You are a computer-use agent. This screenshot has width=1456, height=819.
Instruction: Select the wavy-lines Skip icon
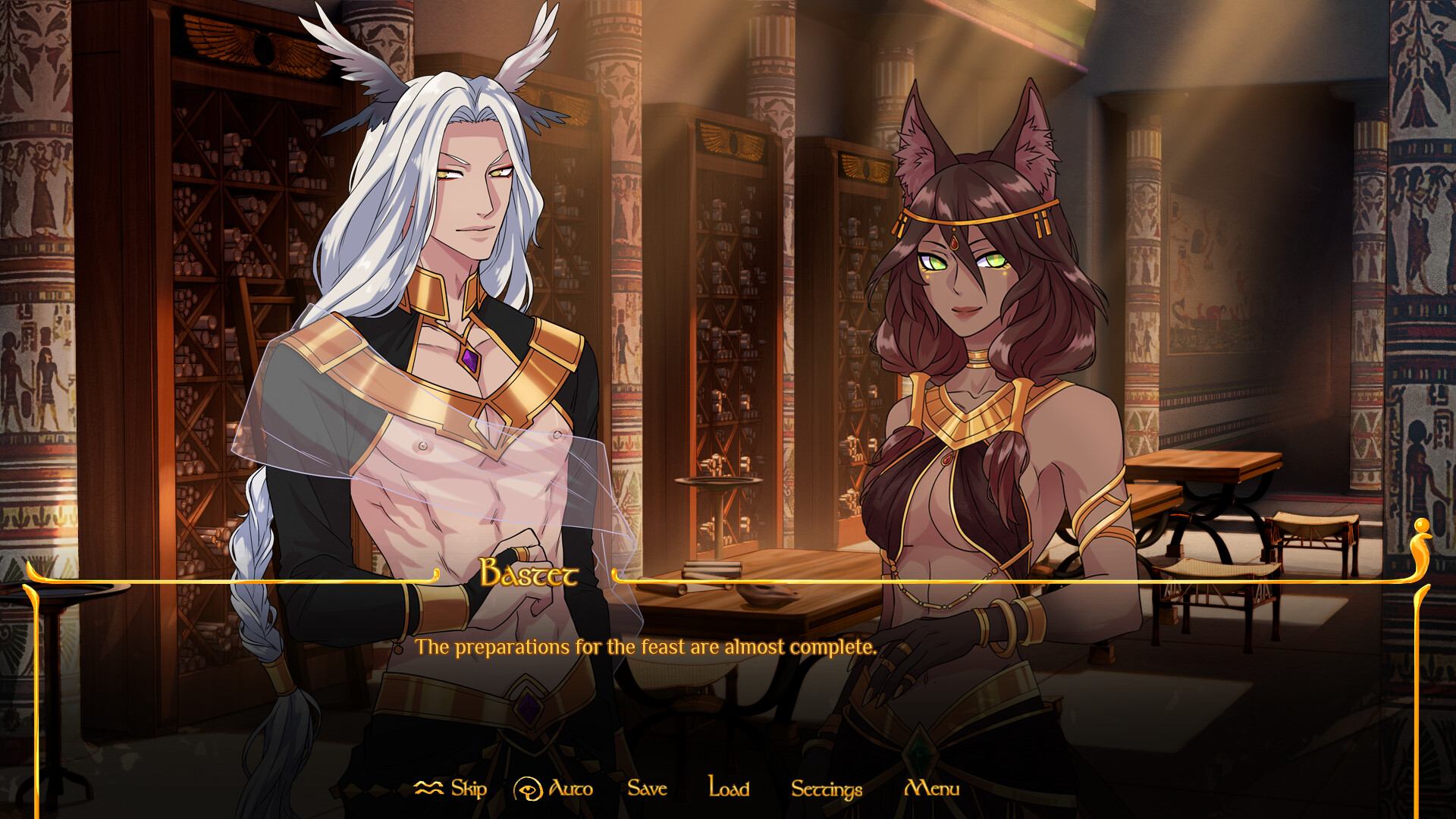point(429,789)
